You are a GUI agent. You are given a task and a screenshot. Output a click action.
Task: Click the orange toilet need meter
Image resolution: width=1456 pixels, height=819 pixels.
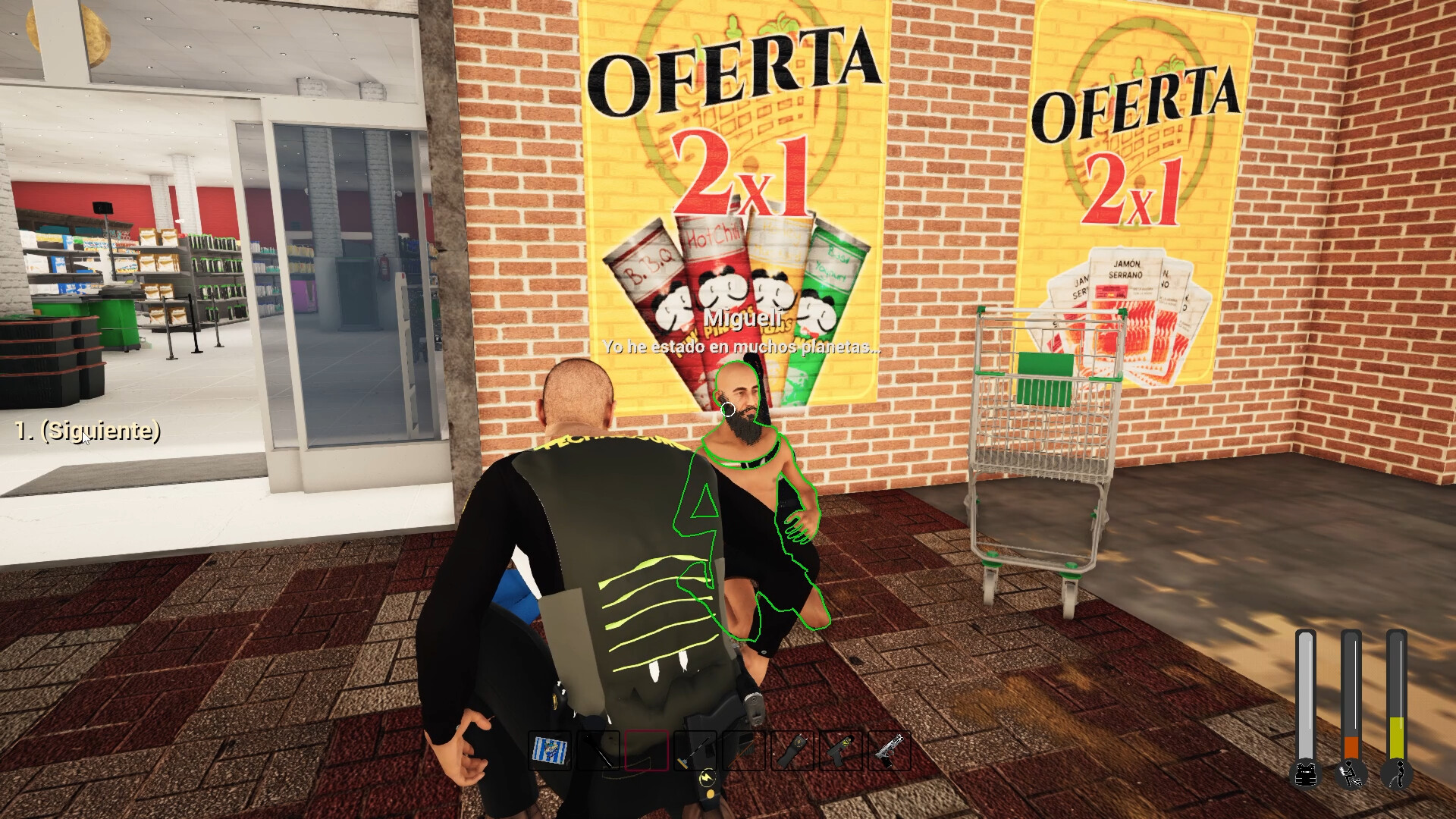[x=1351, y=748]
